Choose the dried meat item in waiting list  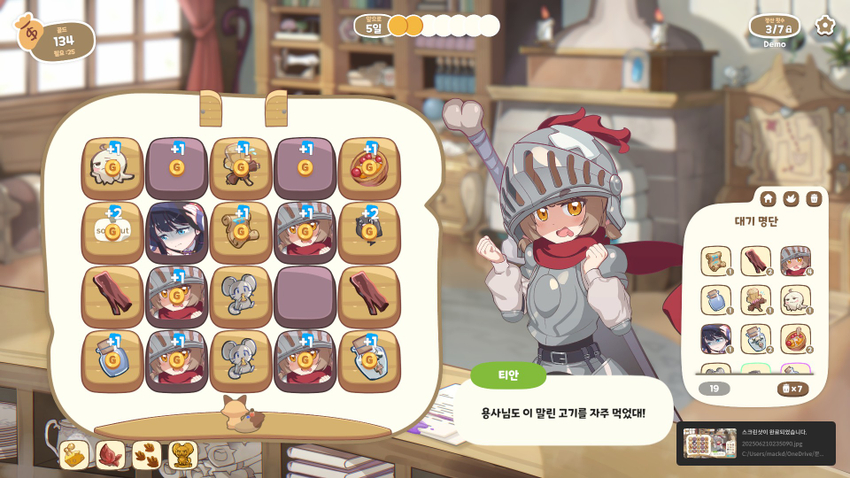tap(756, 260)
